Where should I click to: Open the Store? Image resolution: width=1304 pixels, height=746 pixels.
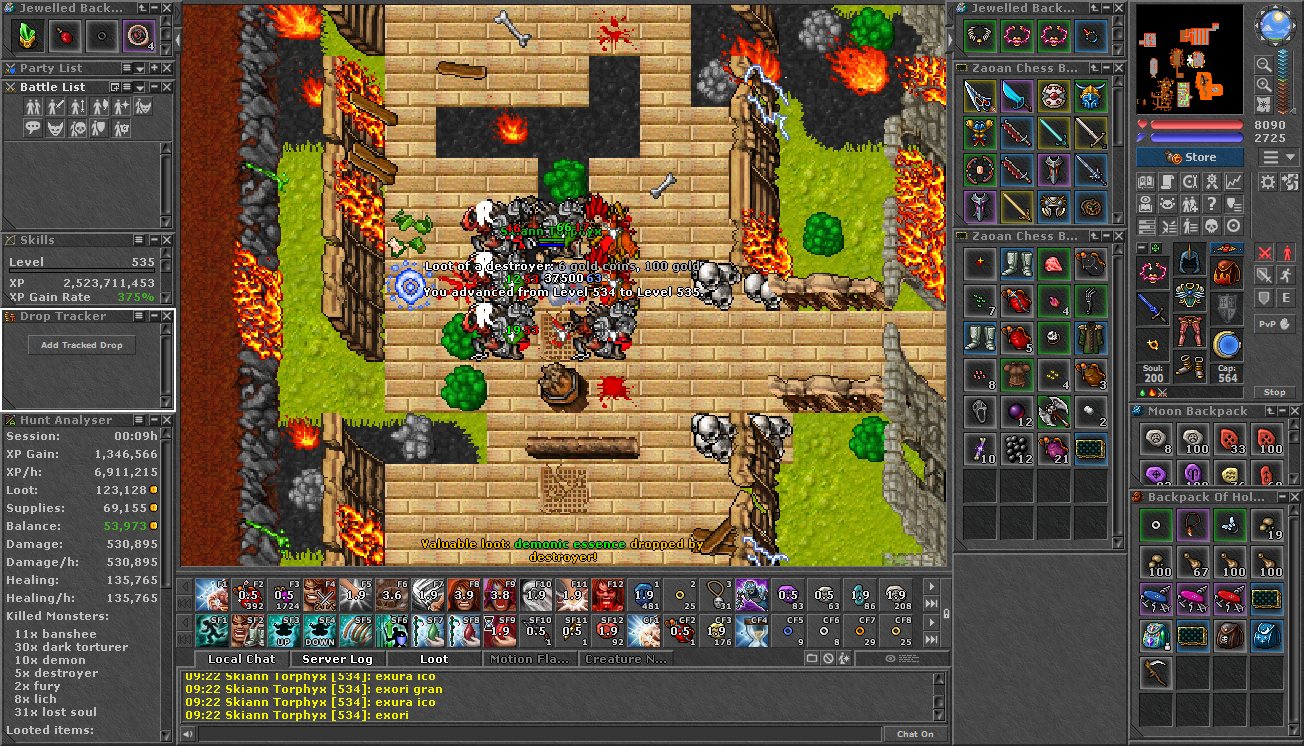(x=1190, y=157)
